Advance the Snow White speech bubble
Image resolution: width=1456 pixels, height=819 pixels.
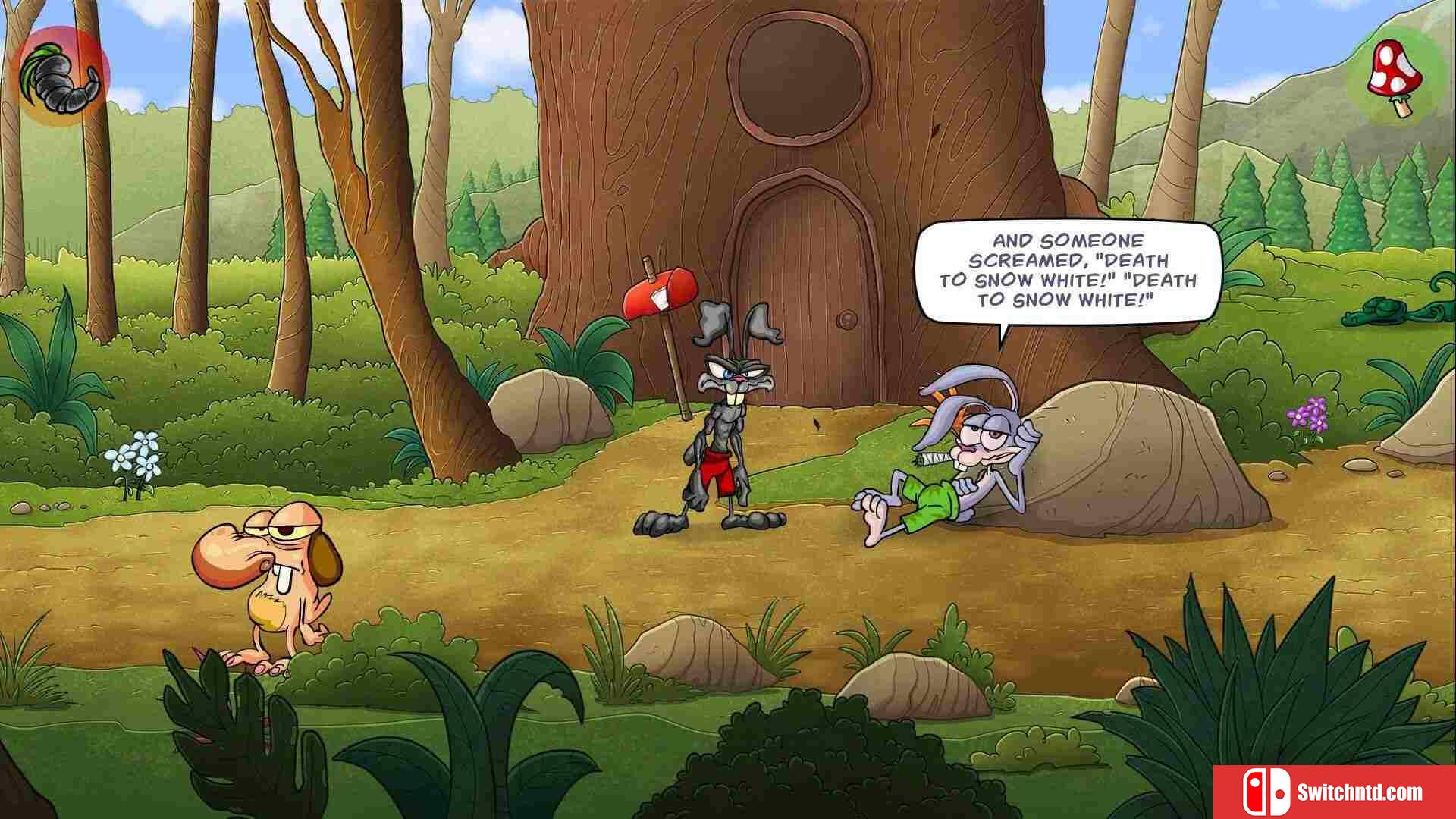[1067, 271]
